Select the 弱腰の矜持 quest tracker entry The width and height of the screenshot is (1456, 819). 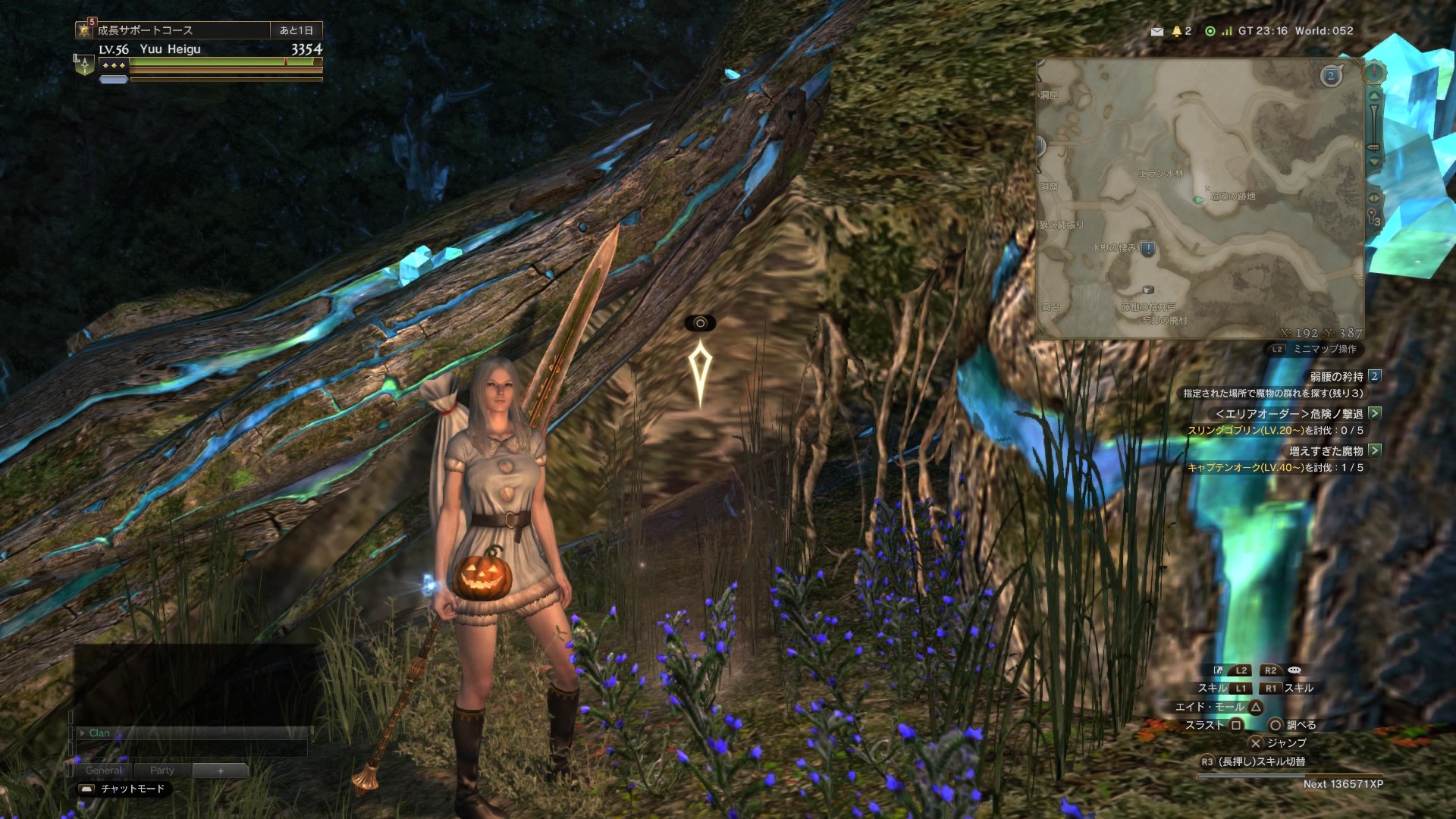click(1337, 376)
